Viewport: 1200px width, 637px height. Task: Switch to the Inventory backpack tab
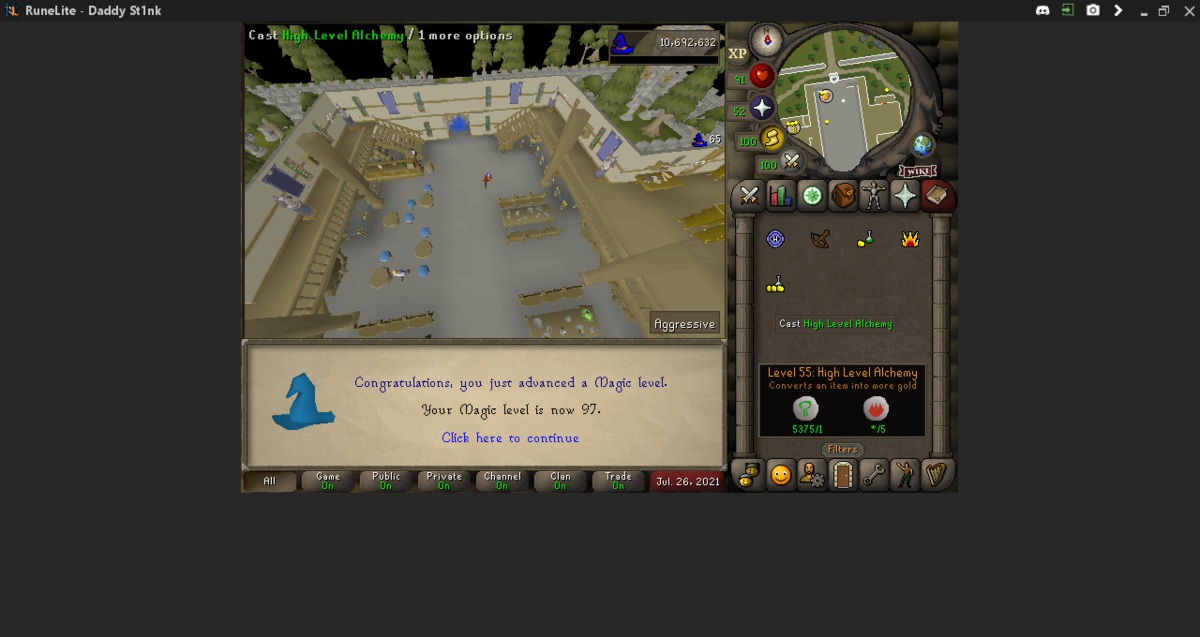843,196
